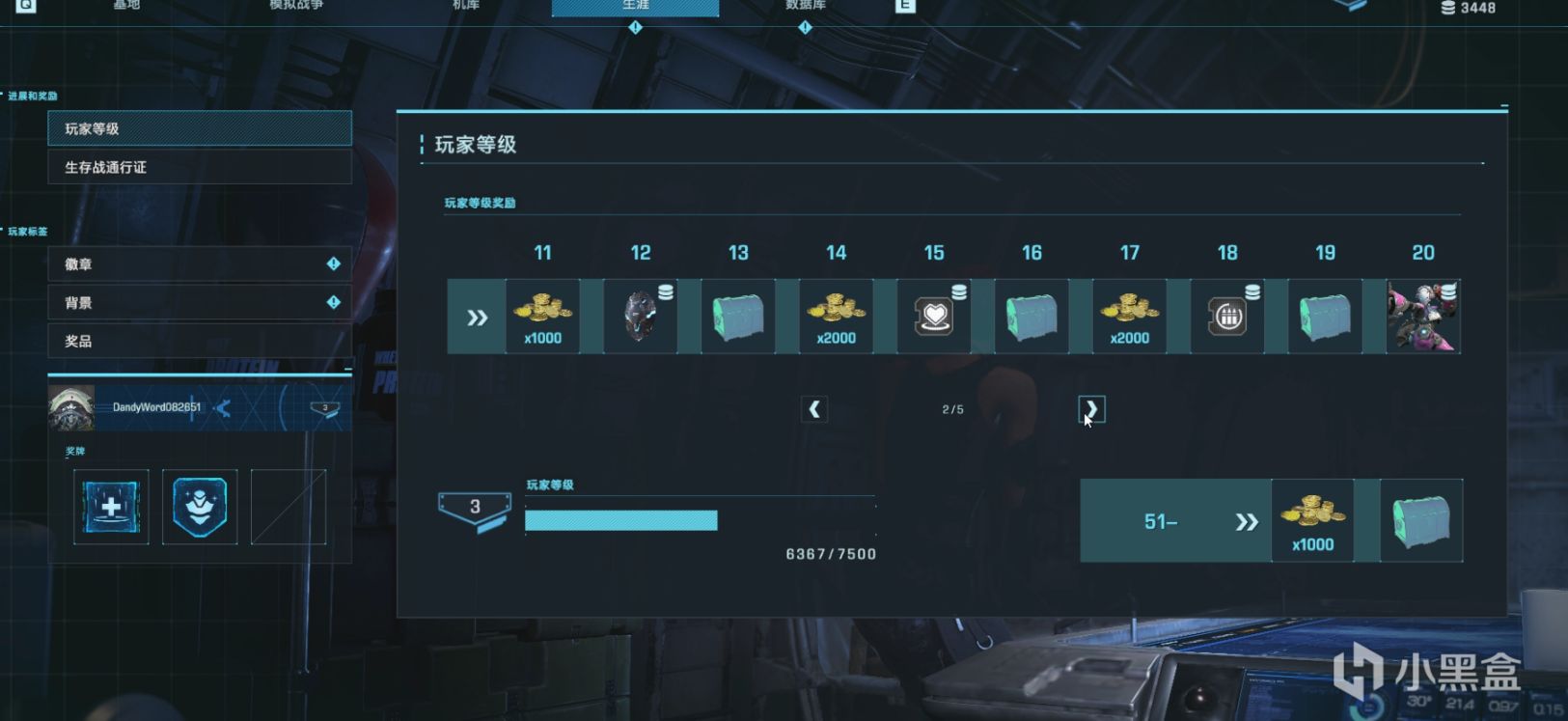Select the x1000 coin reward at level 11
This screenshot has width=1568, height=721.
click(542, 316)
